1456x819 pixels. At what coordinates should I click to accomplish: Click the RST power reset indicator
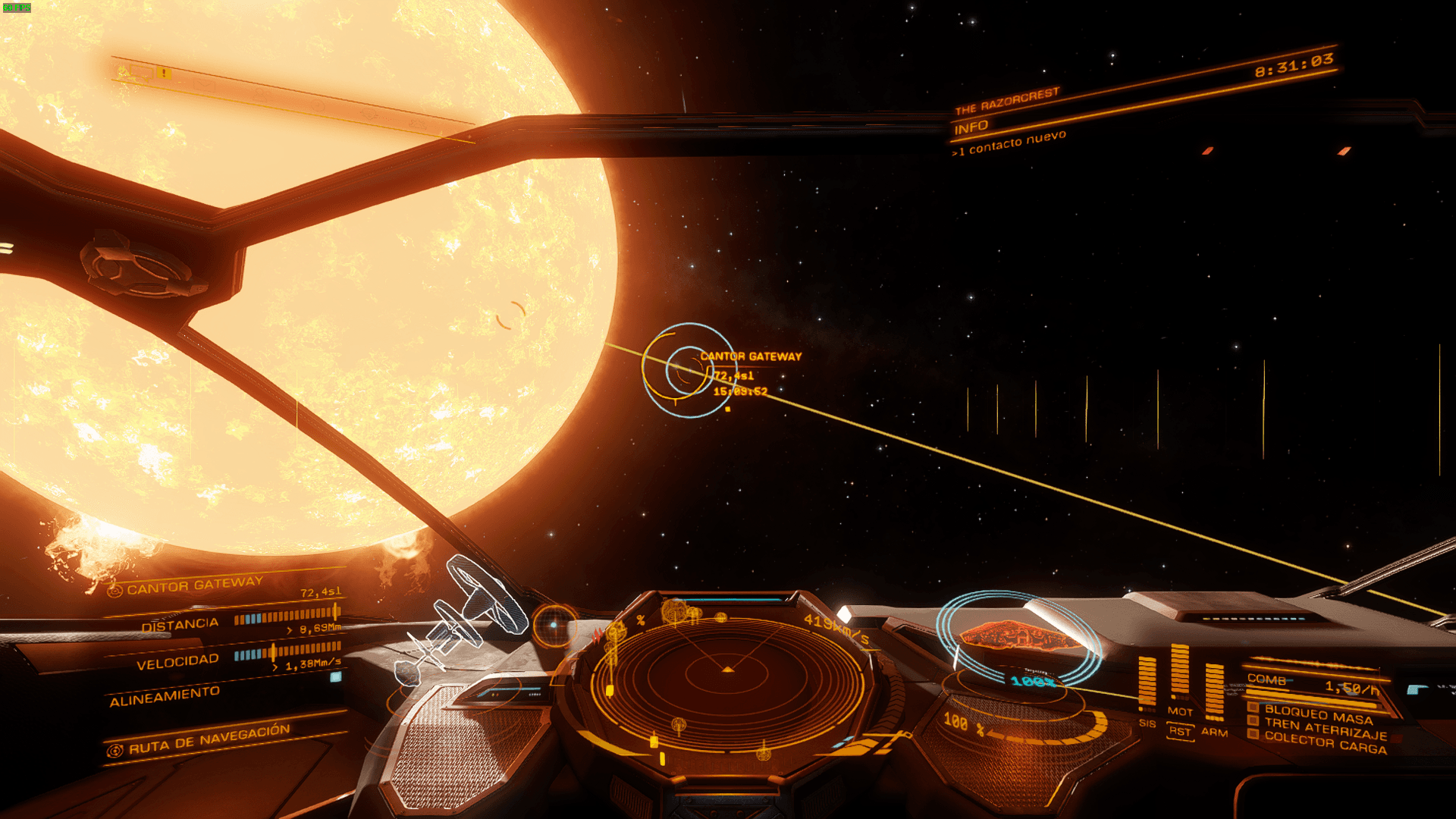click(1180, 731)
